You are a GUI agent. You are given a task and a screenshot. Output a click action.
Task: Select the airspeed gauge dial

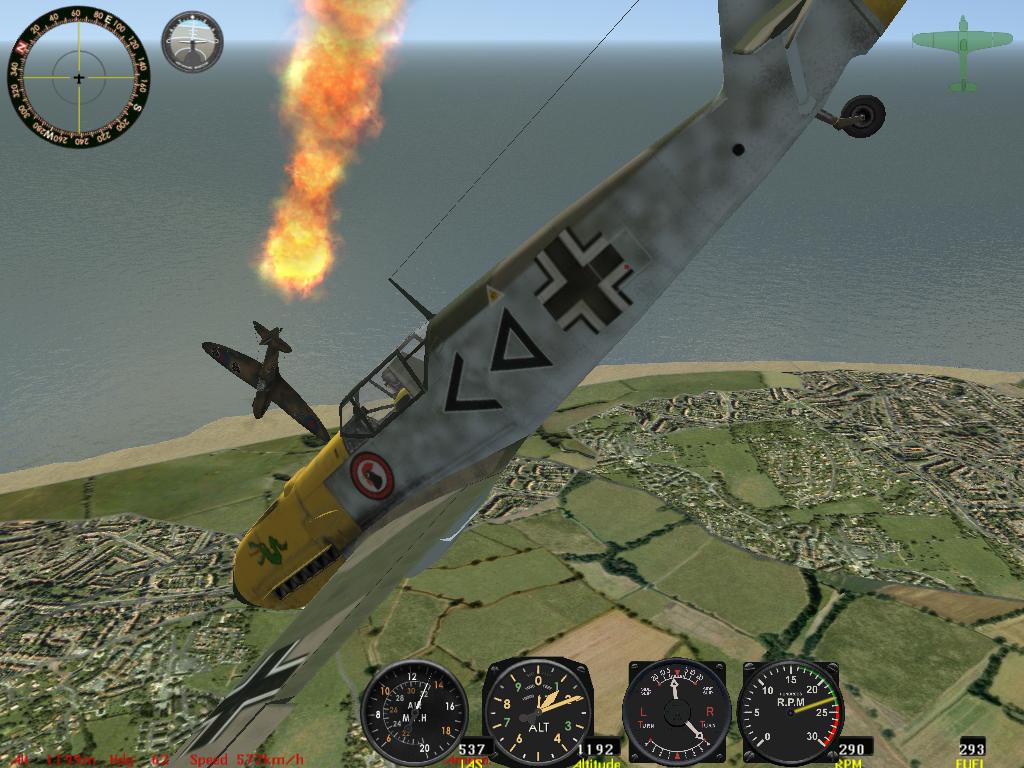click(414, 713)
